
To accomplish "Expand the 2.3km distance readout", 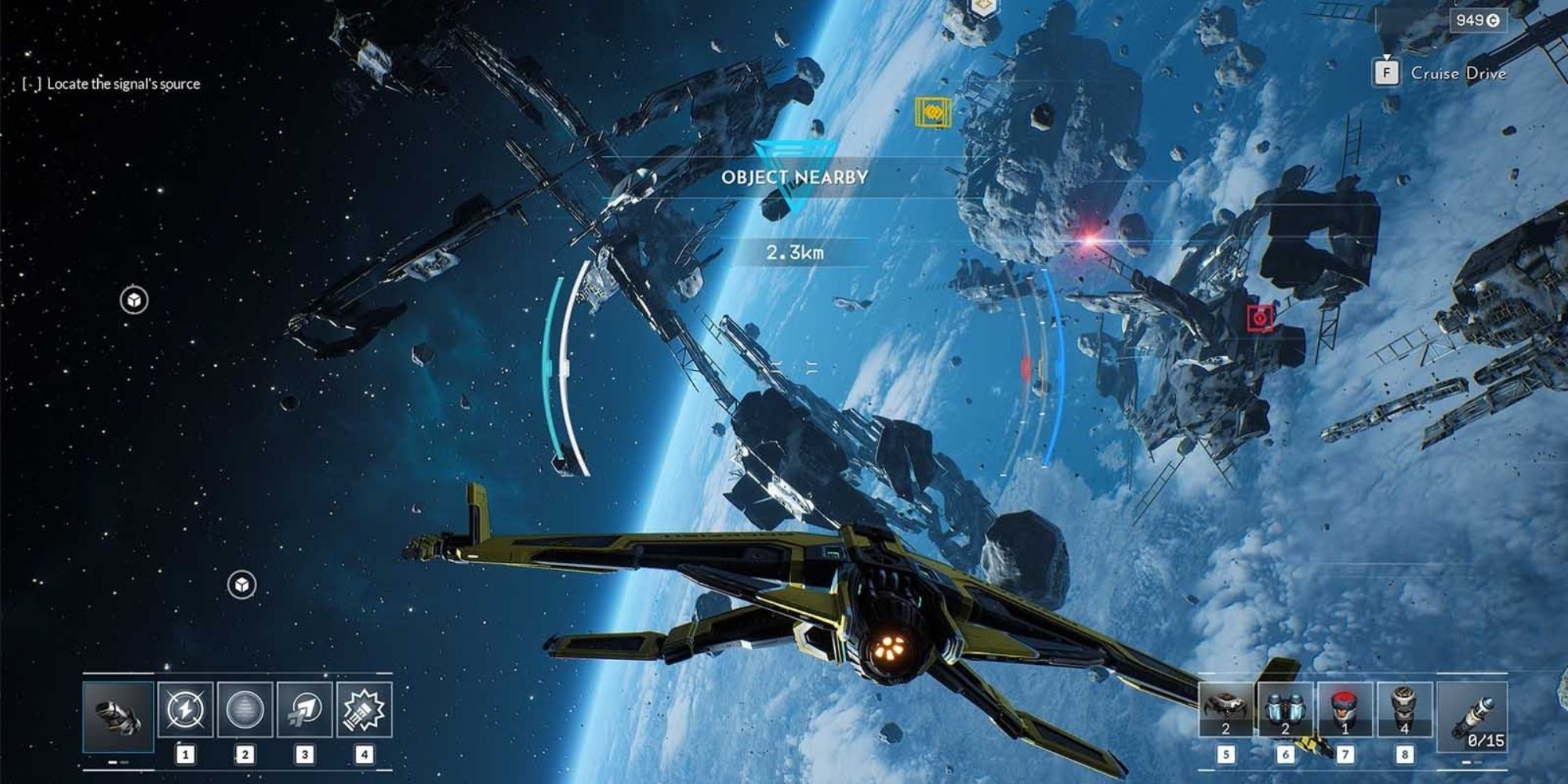I will pos(794,254).
